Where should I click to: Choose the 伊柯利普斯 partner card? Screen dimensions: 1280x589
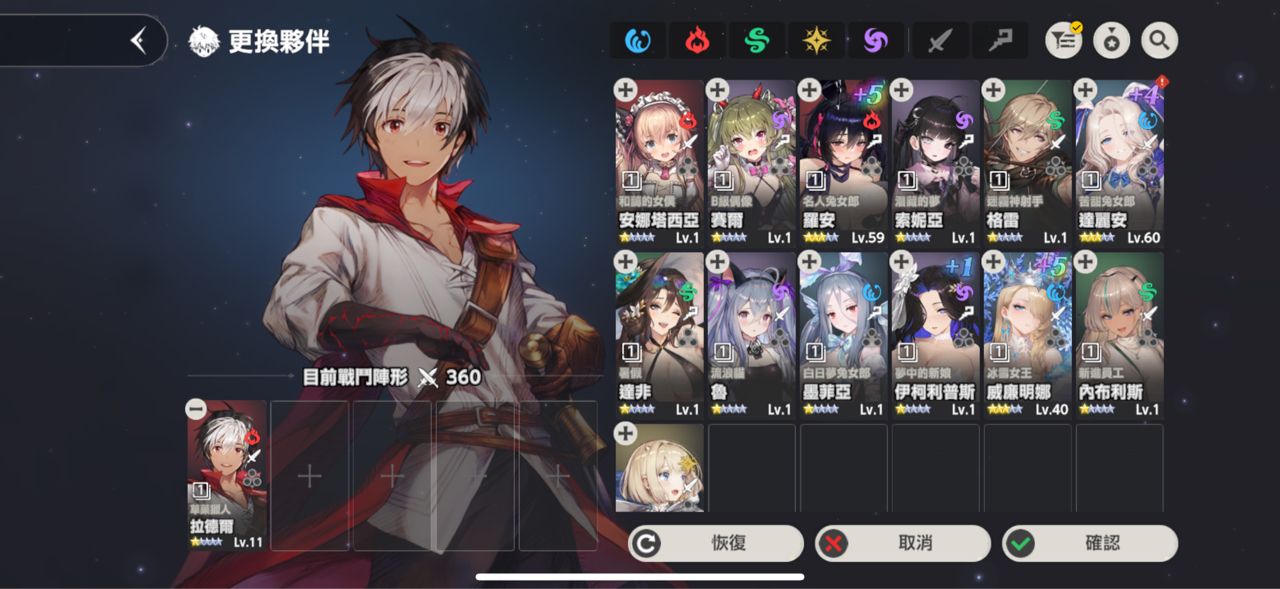[x=935, y=336]
